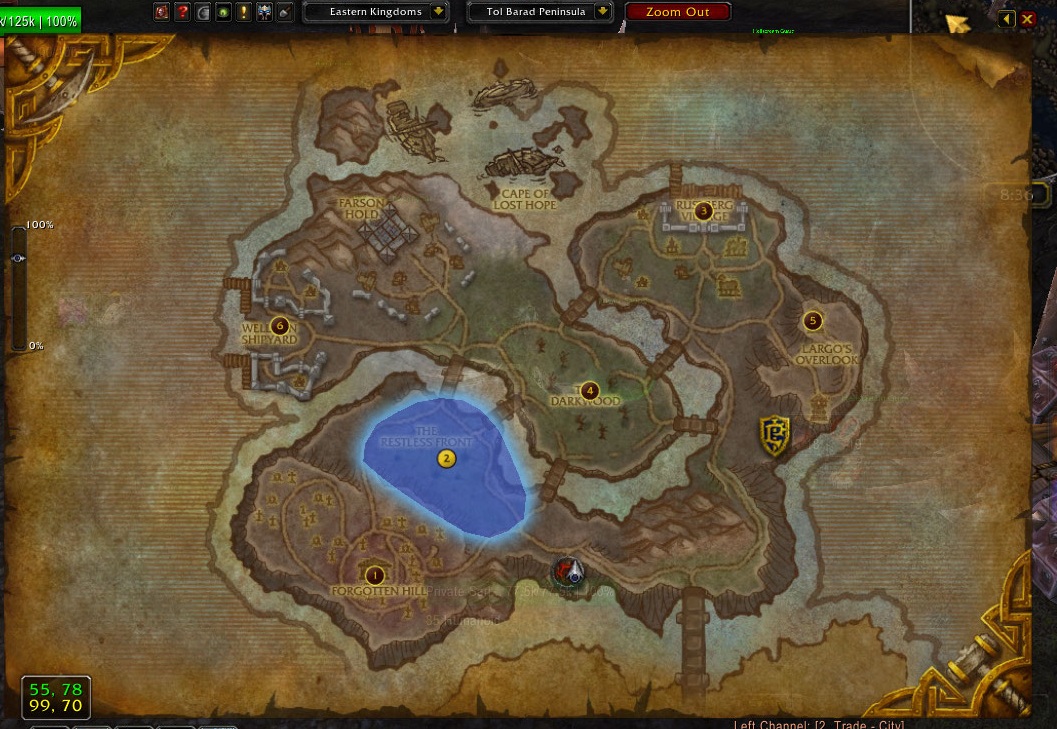Select quest marker 4 in the Darkwood
The height and width of the screenshot is (729, 1057).
coord(590,390)
